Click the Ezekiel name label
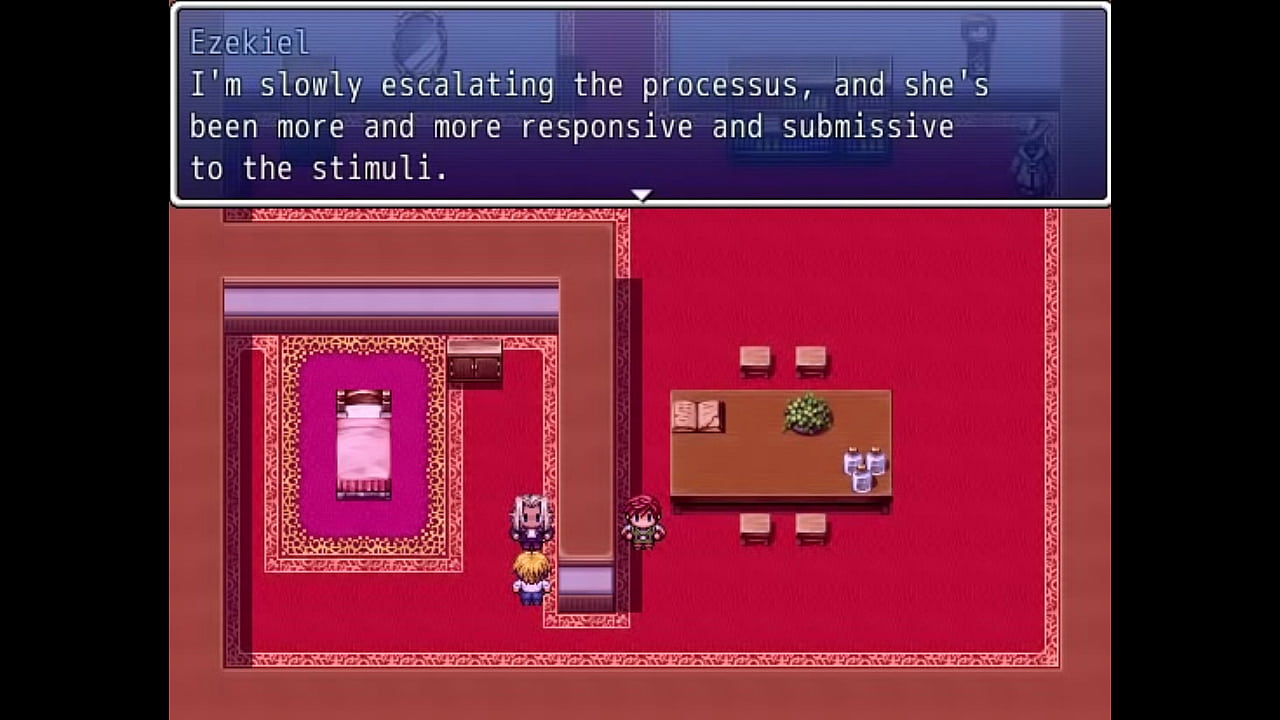Image resolution: width=1280 pixels, height=720 pixels. (249, 43)
